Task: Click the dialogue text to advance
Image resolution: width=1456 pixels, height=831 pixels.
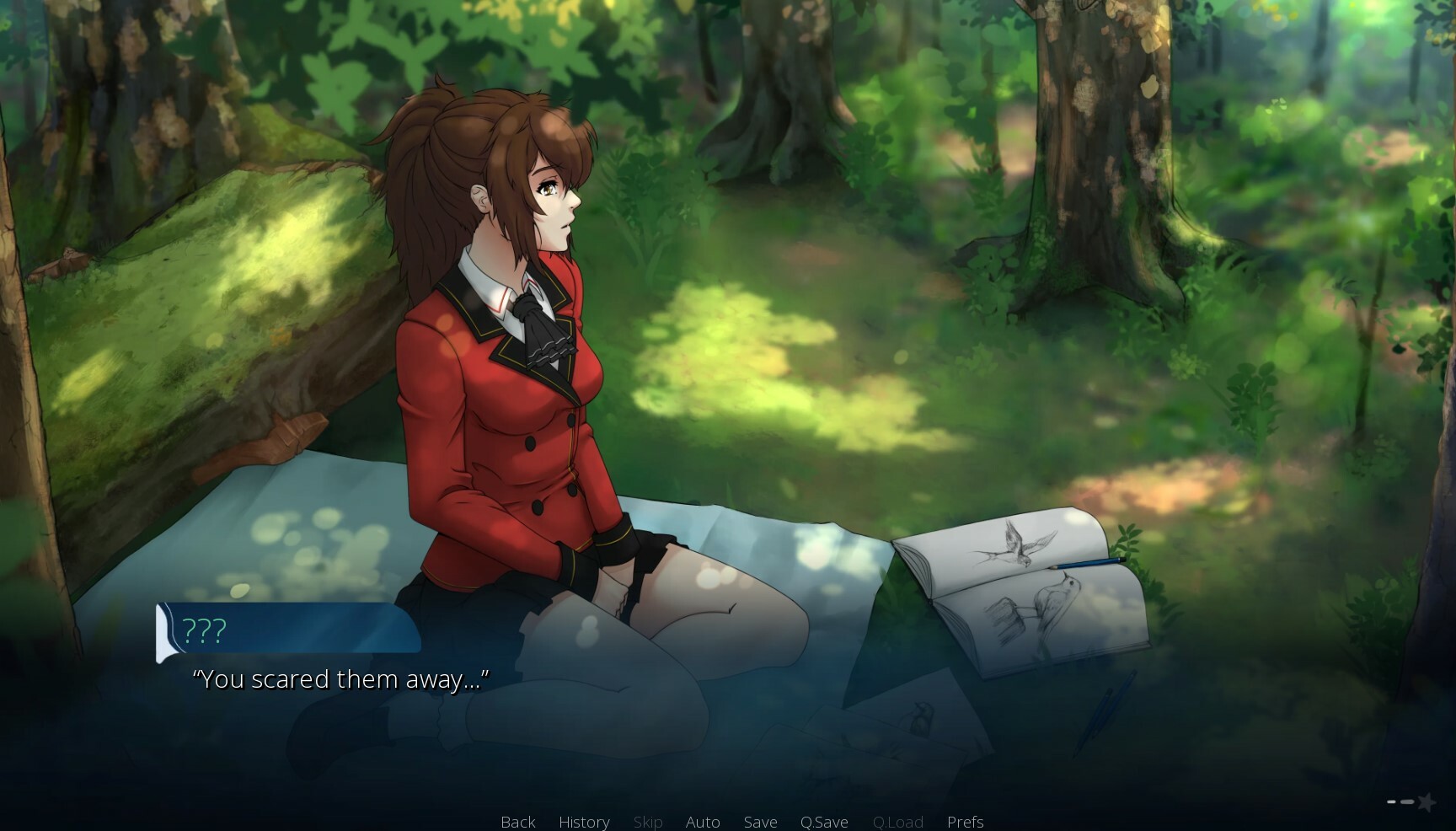Action: pyautogui.click(x=343, y=678)
